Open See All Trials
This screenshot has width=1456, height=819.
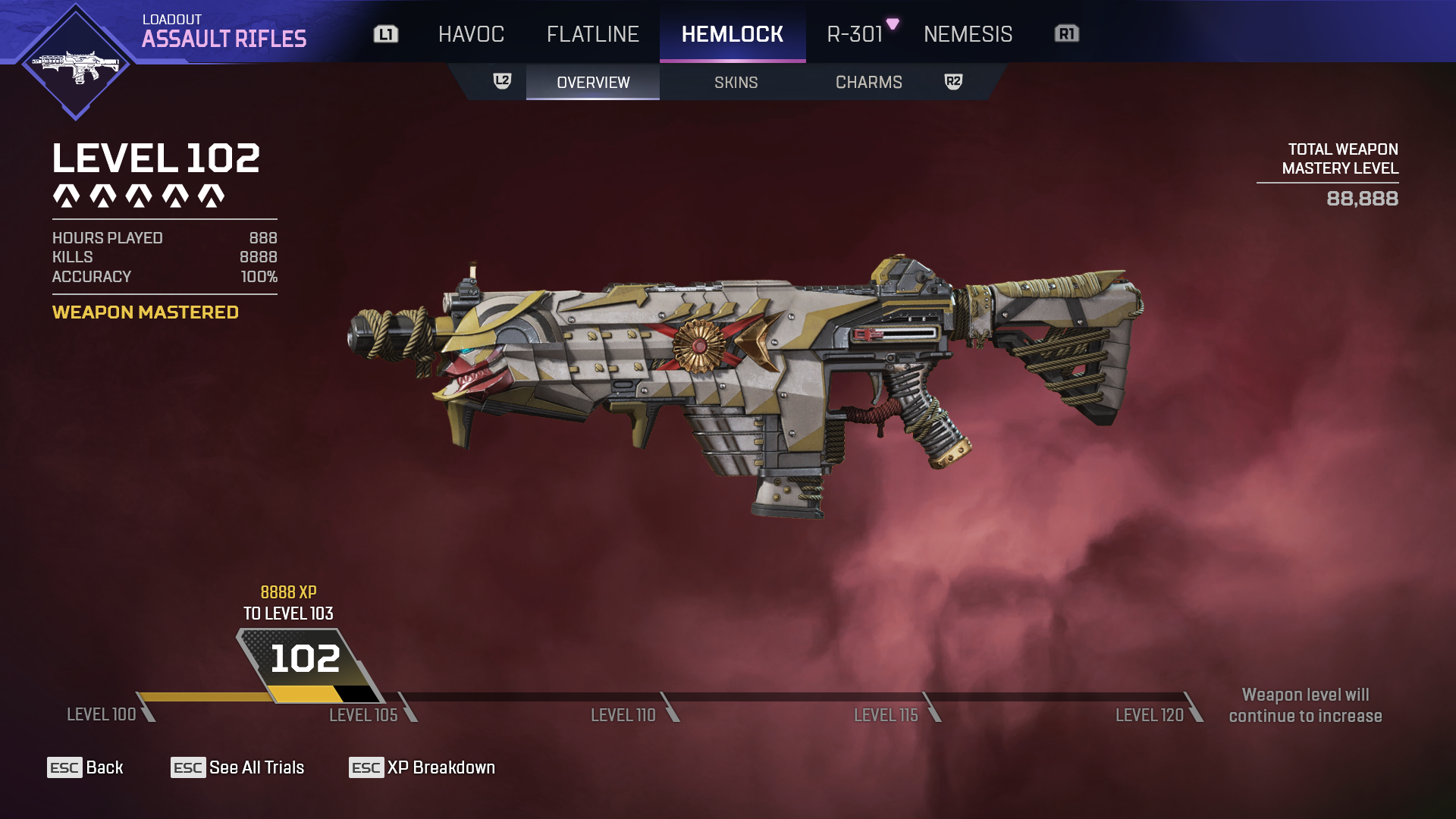click(237, 767)
